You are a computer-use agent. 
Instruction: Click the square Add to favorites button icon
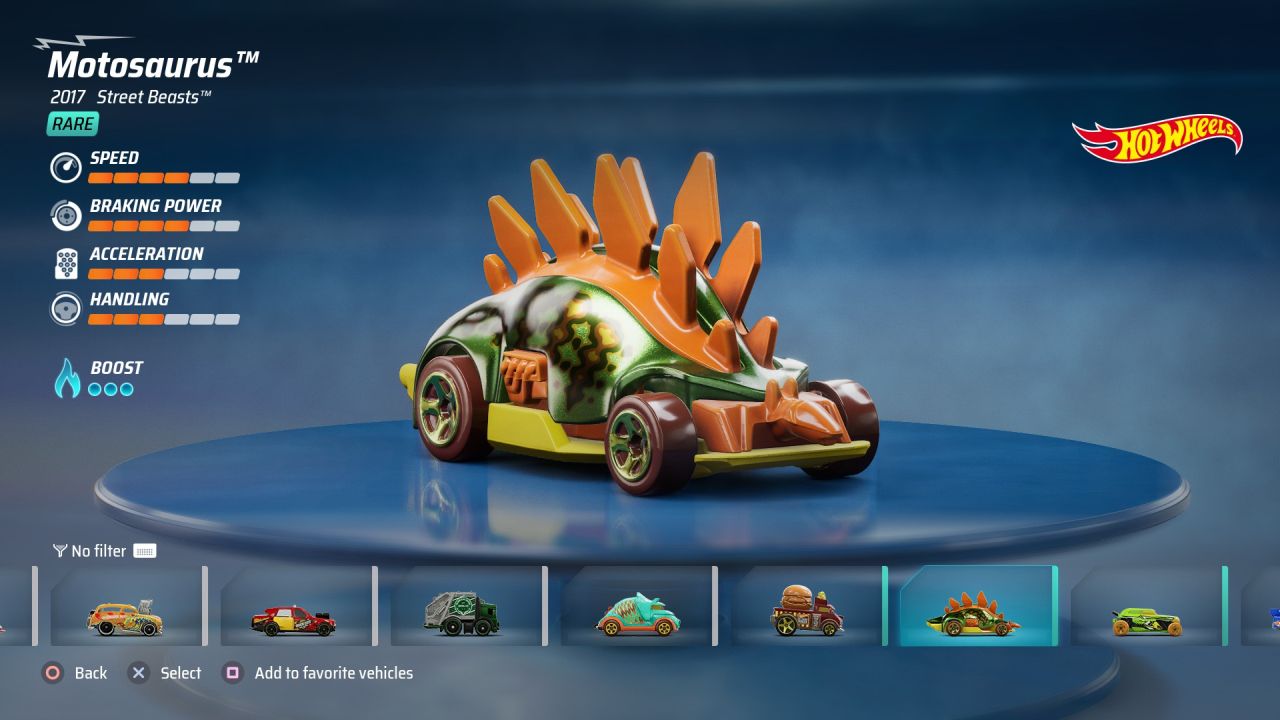coord(232,673)
